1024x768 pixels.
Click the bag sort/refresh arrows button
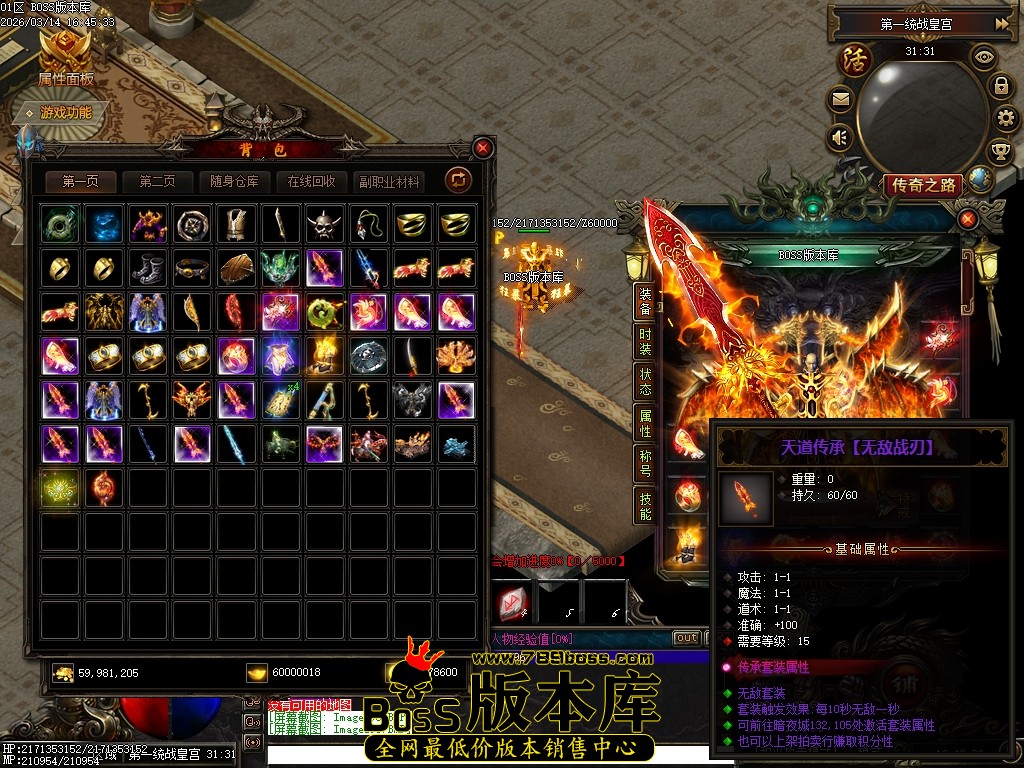tap(459, 180)
